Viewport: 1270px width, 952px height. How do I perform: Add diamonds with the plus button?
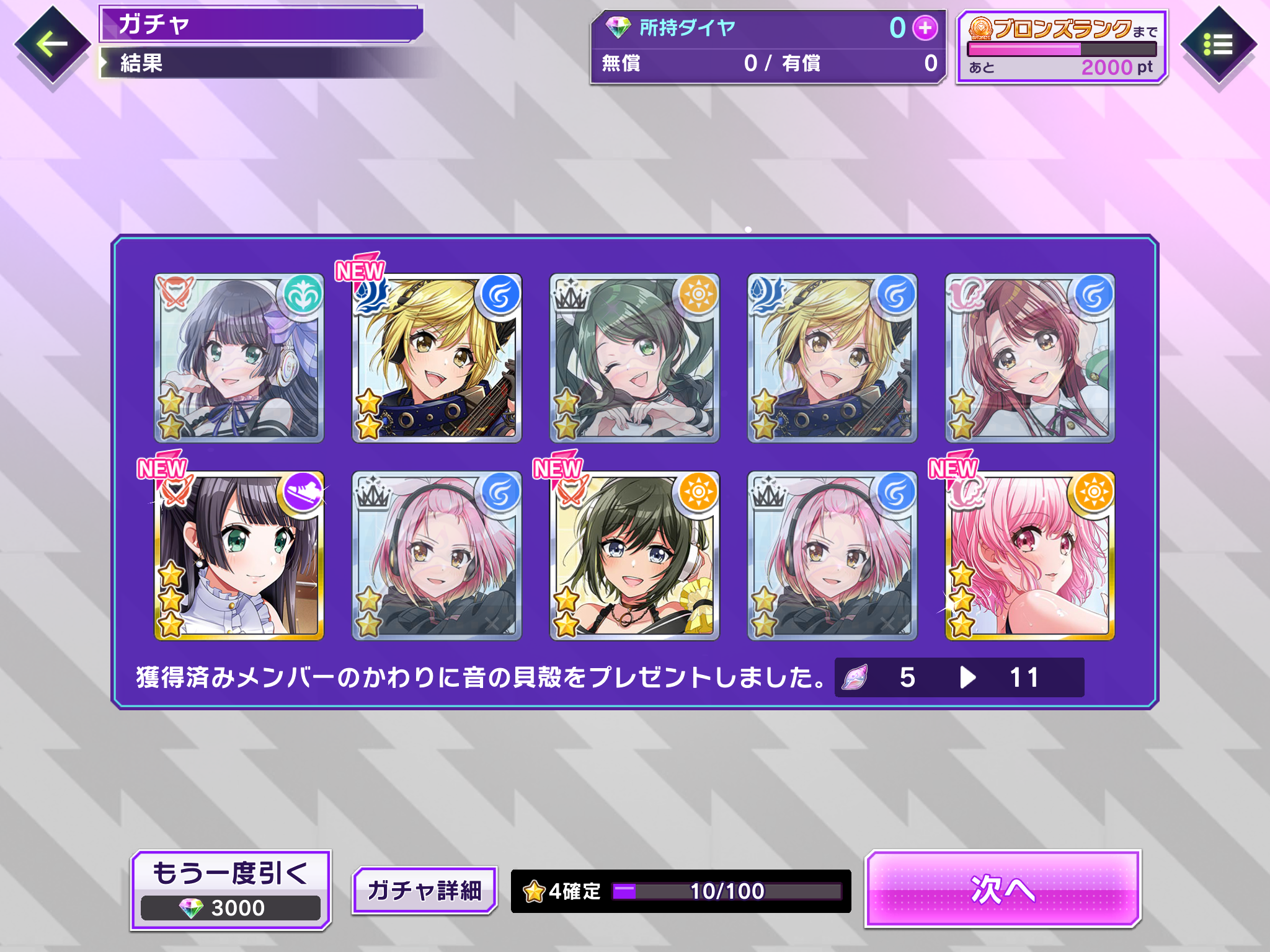(925, 28)
